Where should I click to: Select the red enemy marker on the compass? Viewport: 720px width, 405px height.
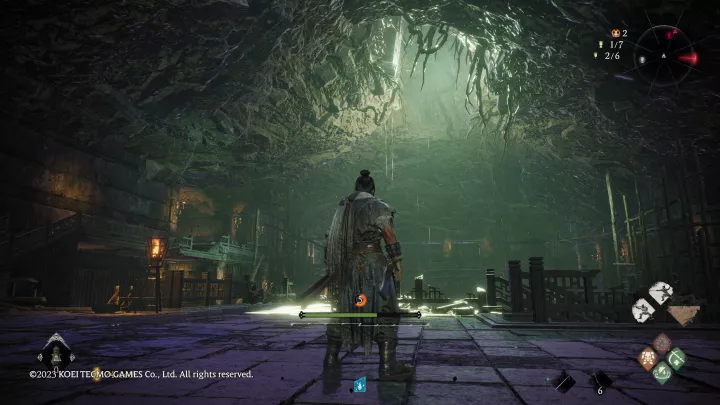click(688, 57)
